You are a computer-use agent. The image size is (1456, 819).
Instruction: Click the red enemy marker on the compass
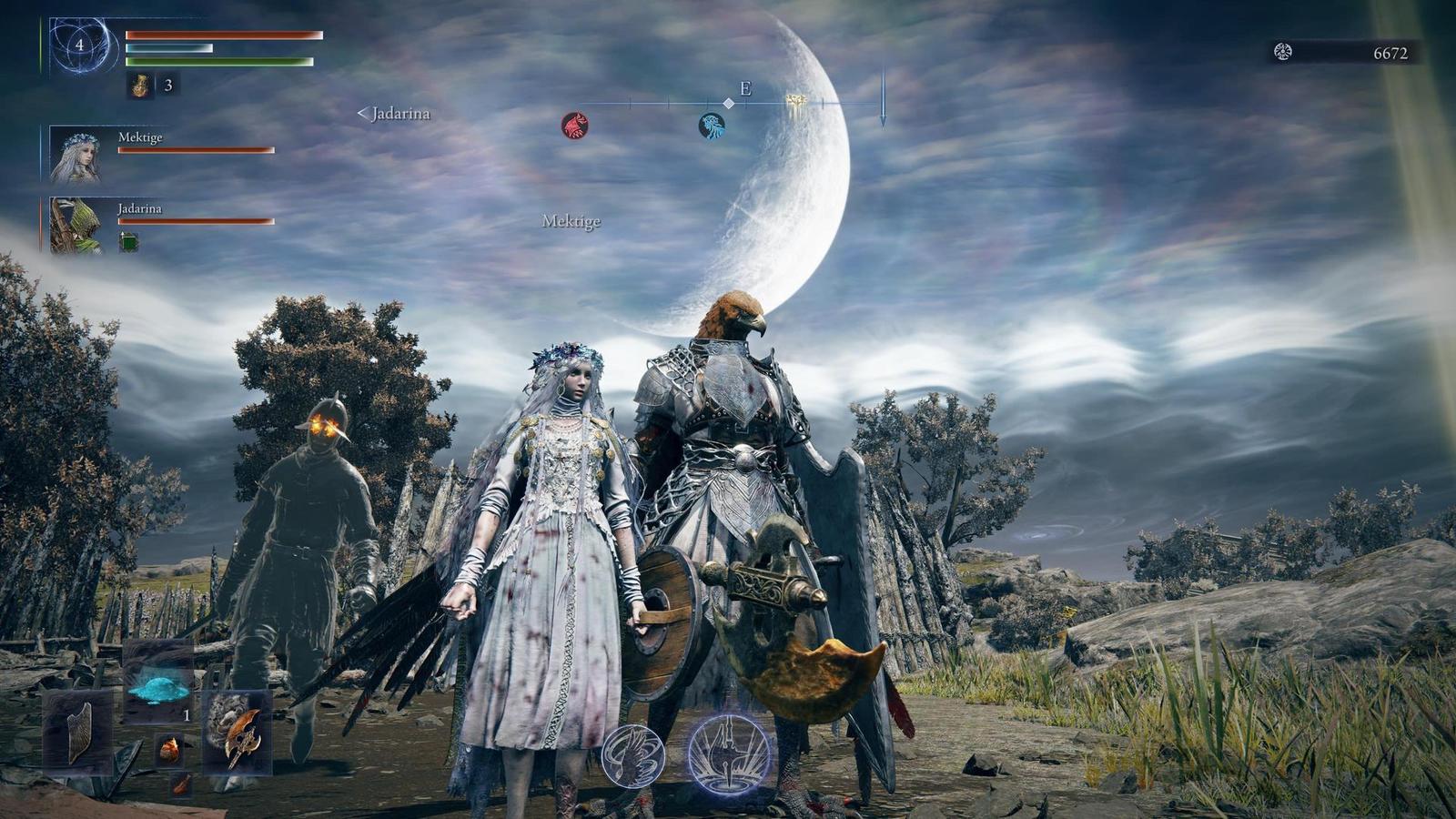573,125
